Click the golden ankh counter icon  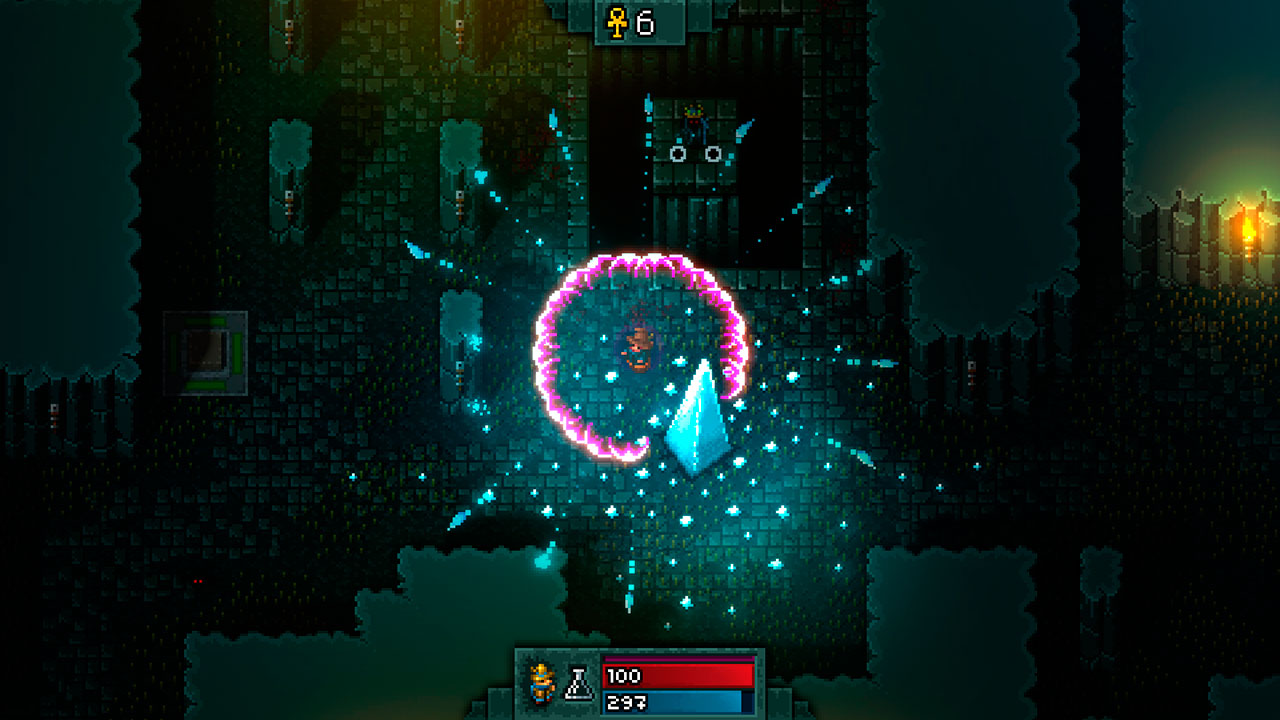tap(615, 21)
